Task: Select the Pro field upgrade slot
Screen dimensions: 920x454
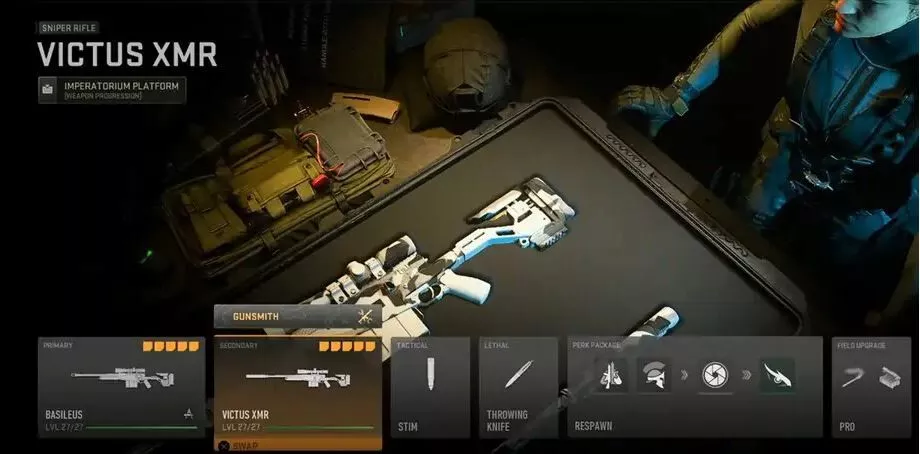Action: (872, 387)
